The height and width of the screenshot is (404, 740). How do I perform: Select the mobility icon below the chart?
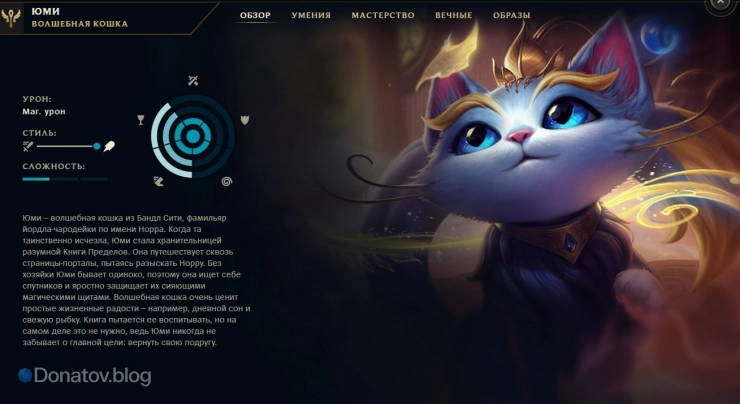click(x=159, y=181)
